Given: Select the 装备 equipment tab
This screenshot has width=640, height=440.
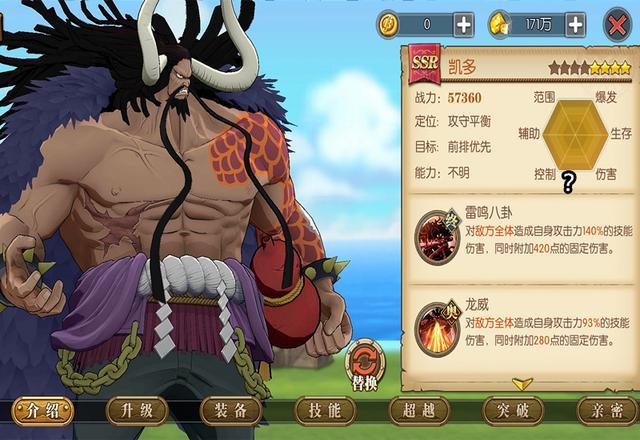Looking at the screenshot, I should (231, 411).
